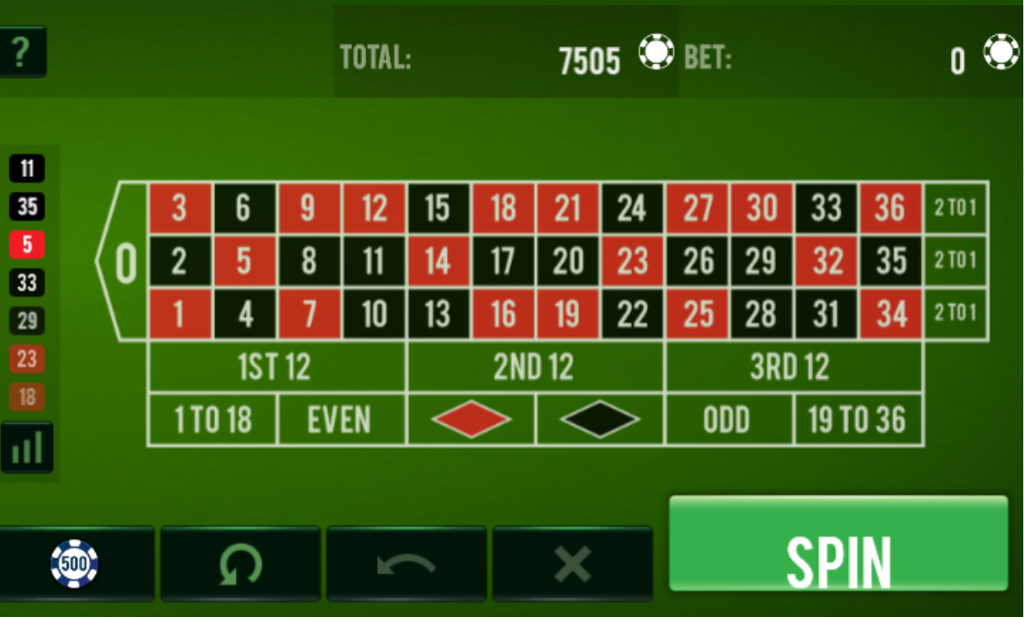The image size is (1024, 617).
Task: Bet on the 2ND 12 dozen
Action: 535,368
